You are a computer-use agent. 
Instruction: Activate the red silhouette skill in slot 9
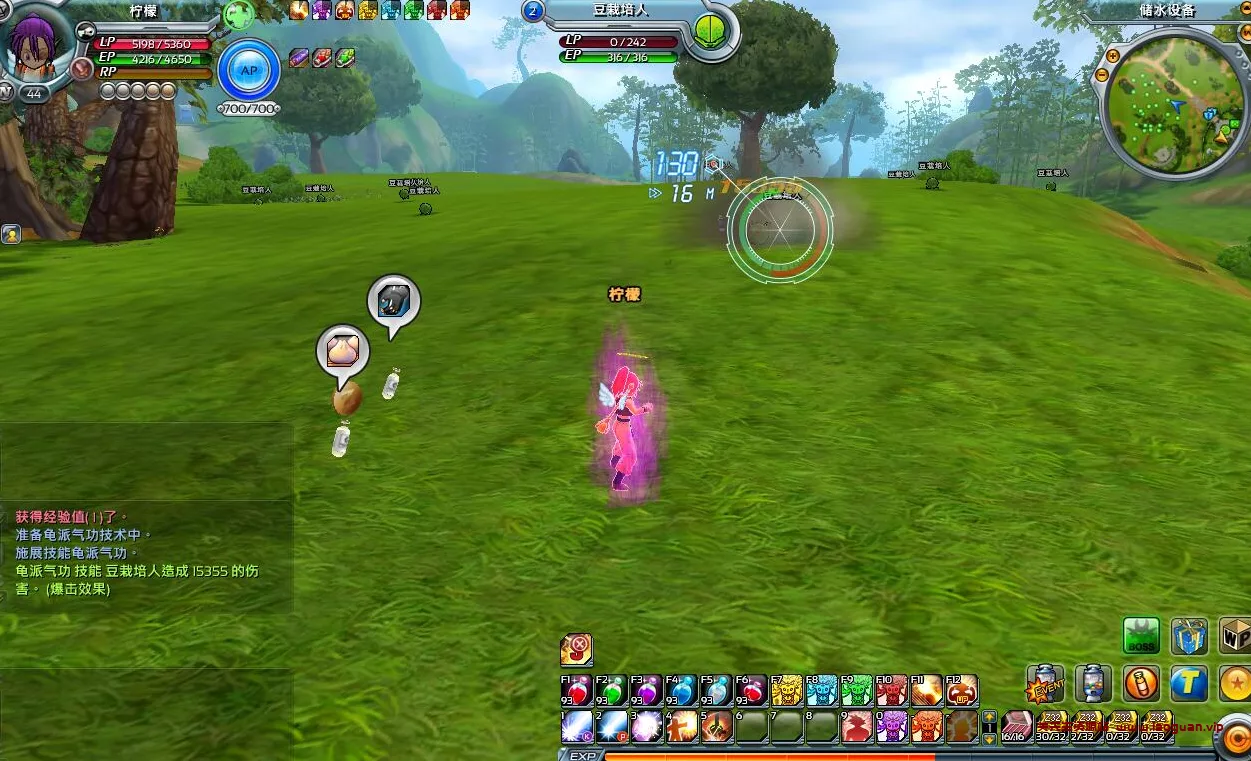pos(856,726)
